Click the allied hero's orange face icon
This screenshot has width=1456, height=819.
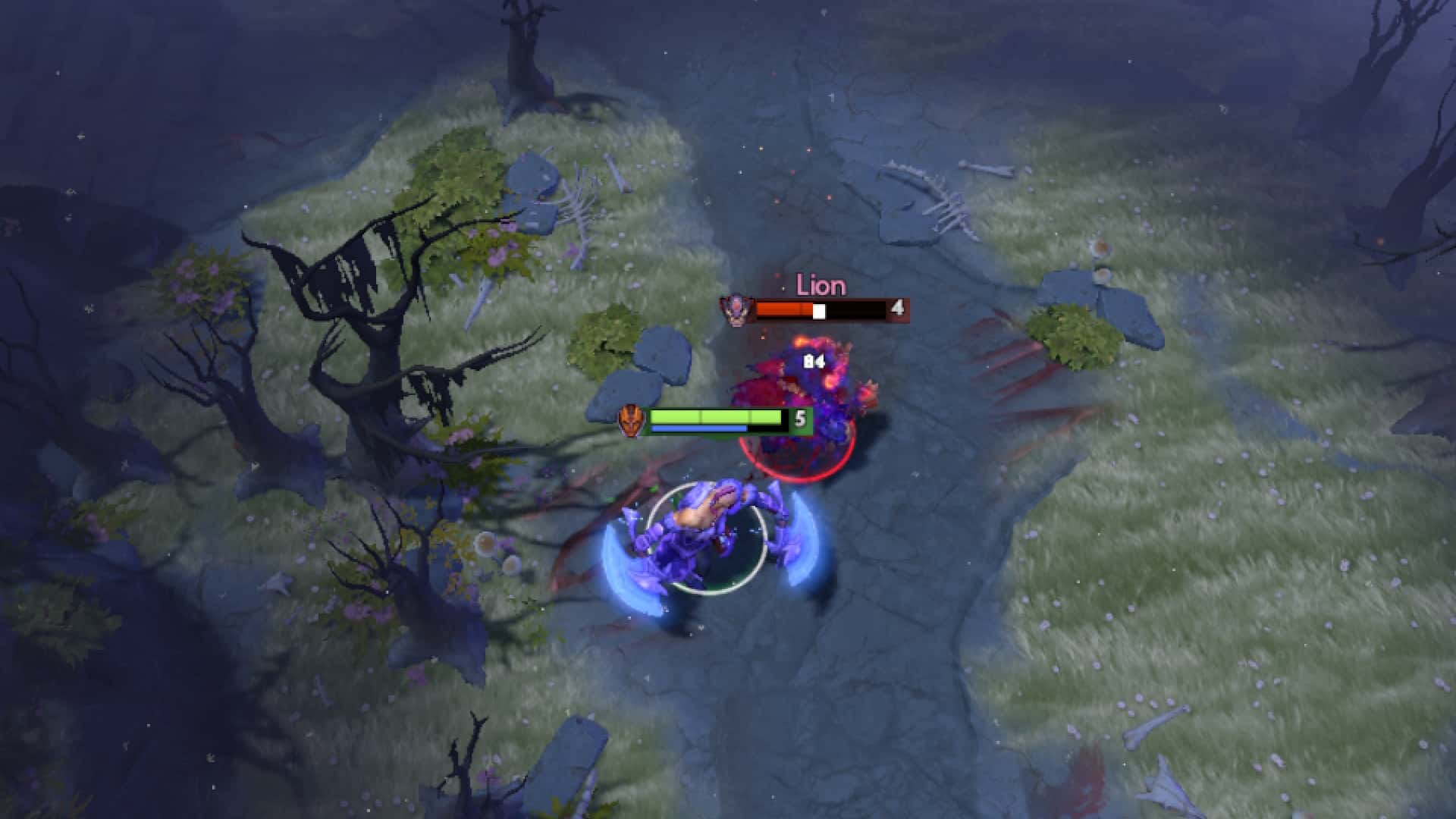632,419
